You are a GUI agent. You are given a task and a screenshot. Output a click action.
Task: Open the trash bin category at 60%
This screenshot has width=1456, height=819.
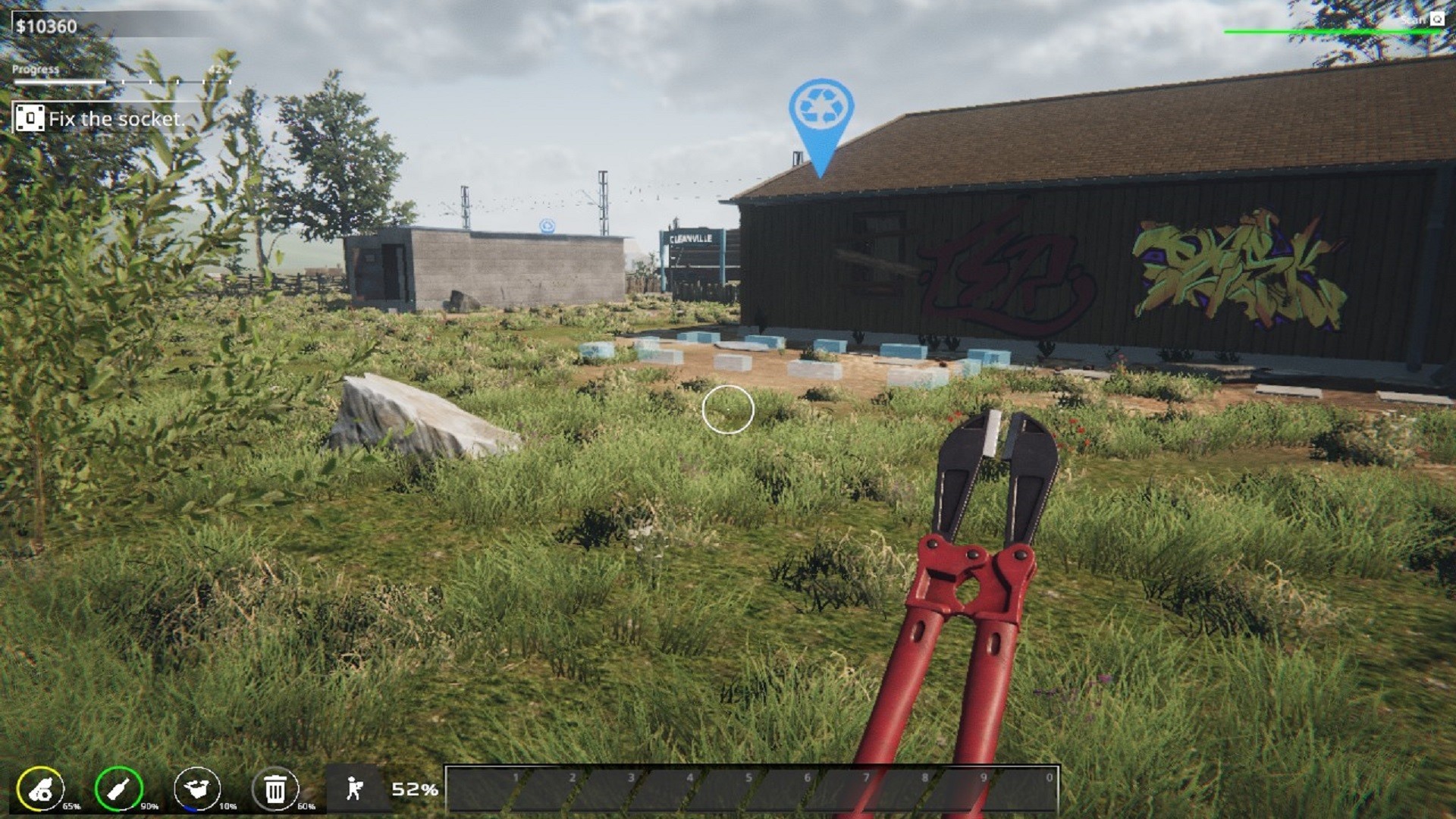[x=276, y=787]
